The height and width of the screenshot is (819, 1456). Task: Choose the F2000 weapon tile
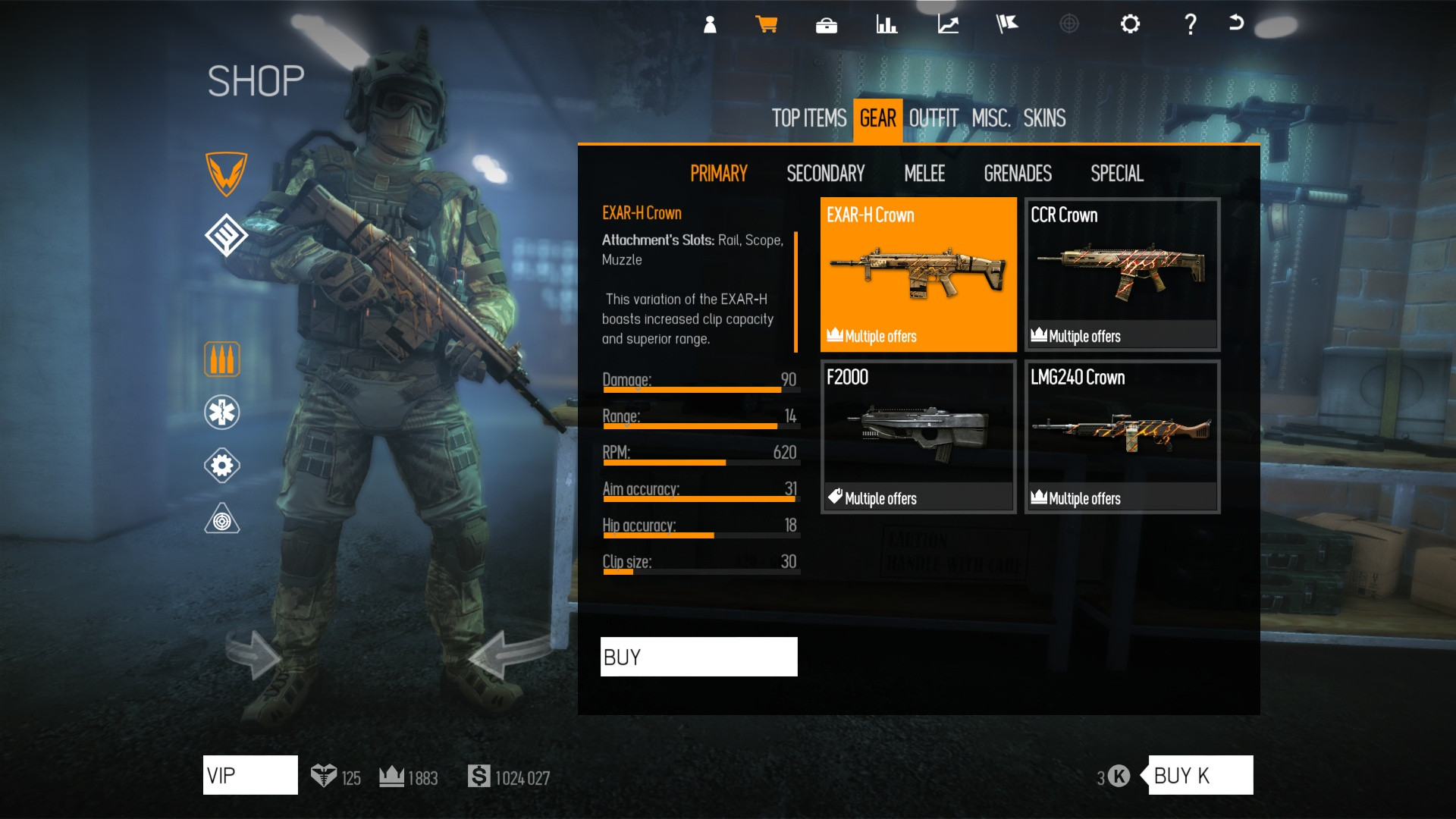click(918, 437)
